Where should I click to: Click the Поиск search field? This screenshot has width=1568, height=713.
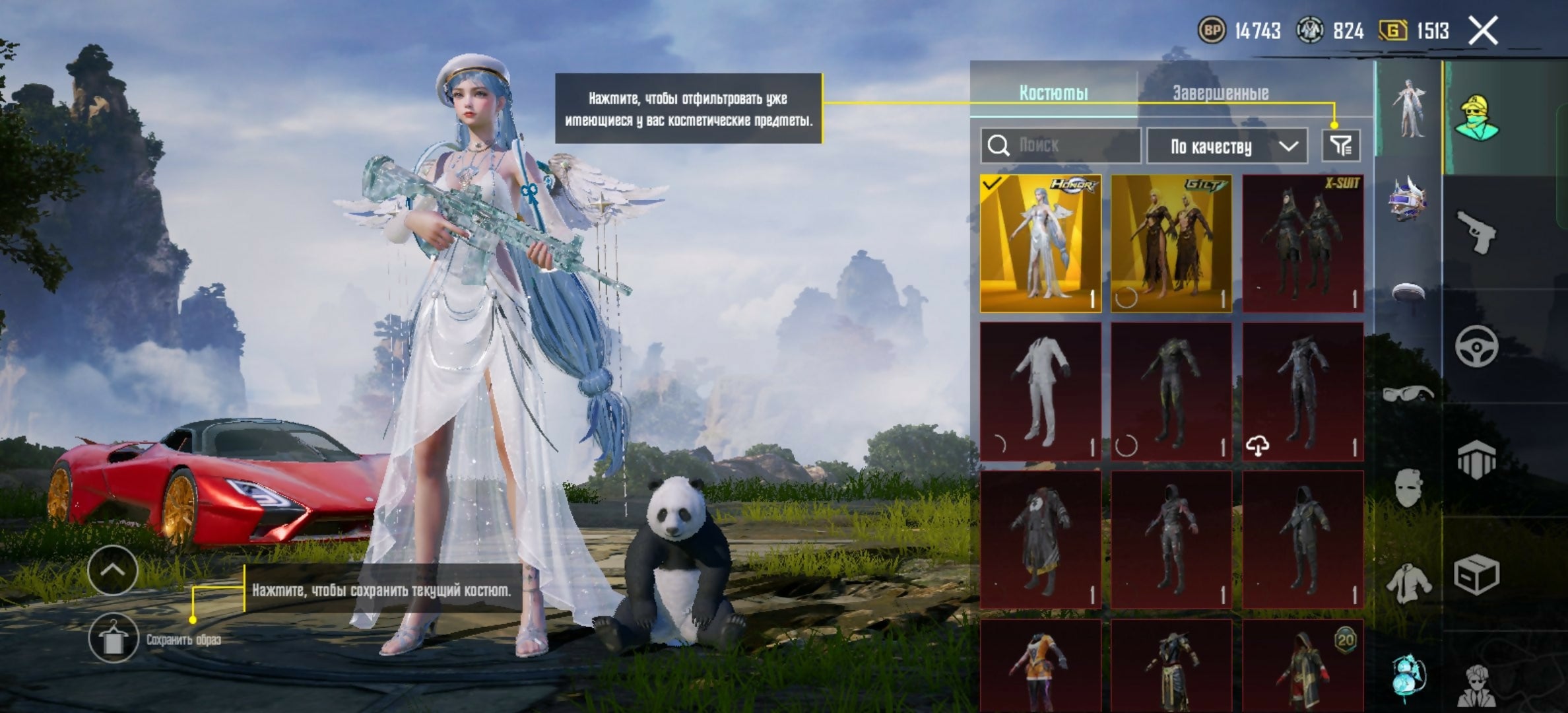pos(1061,145)
